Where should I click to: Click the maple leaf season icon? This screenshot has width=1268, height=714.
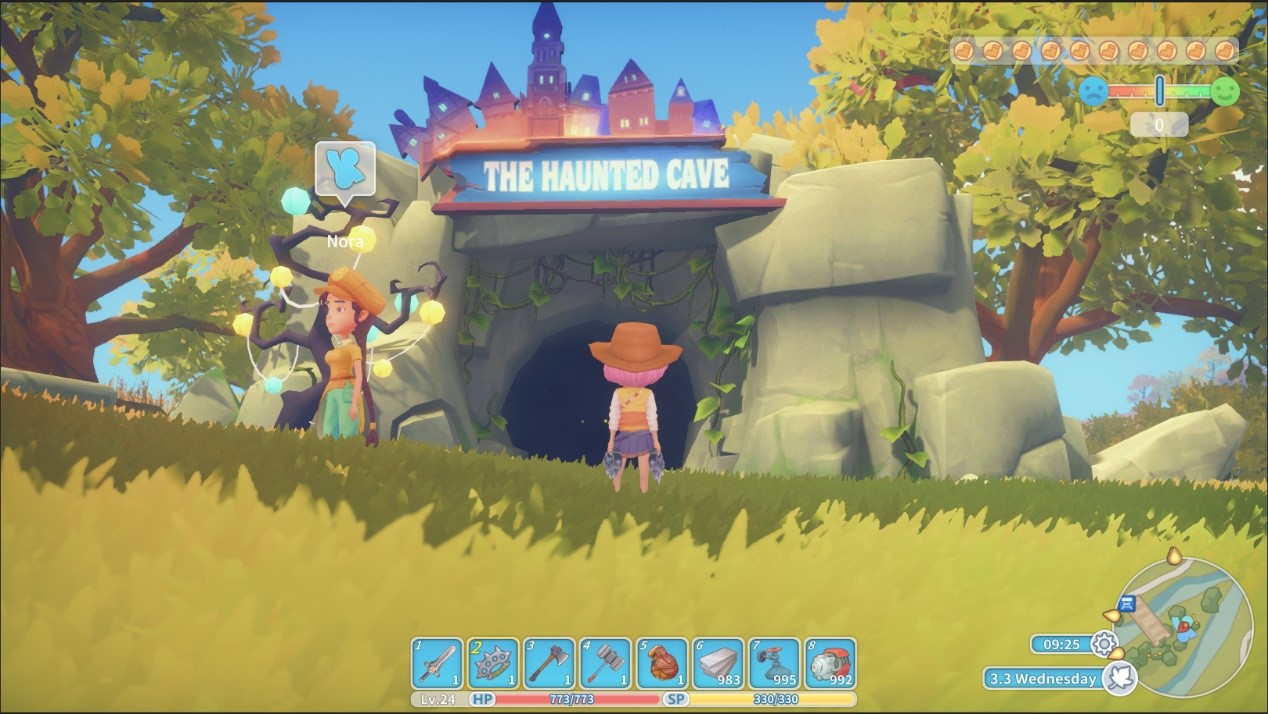click(1121, 678)
